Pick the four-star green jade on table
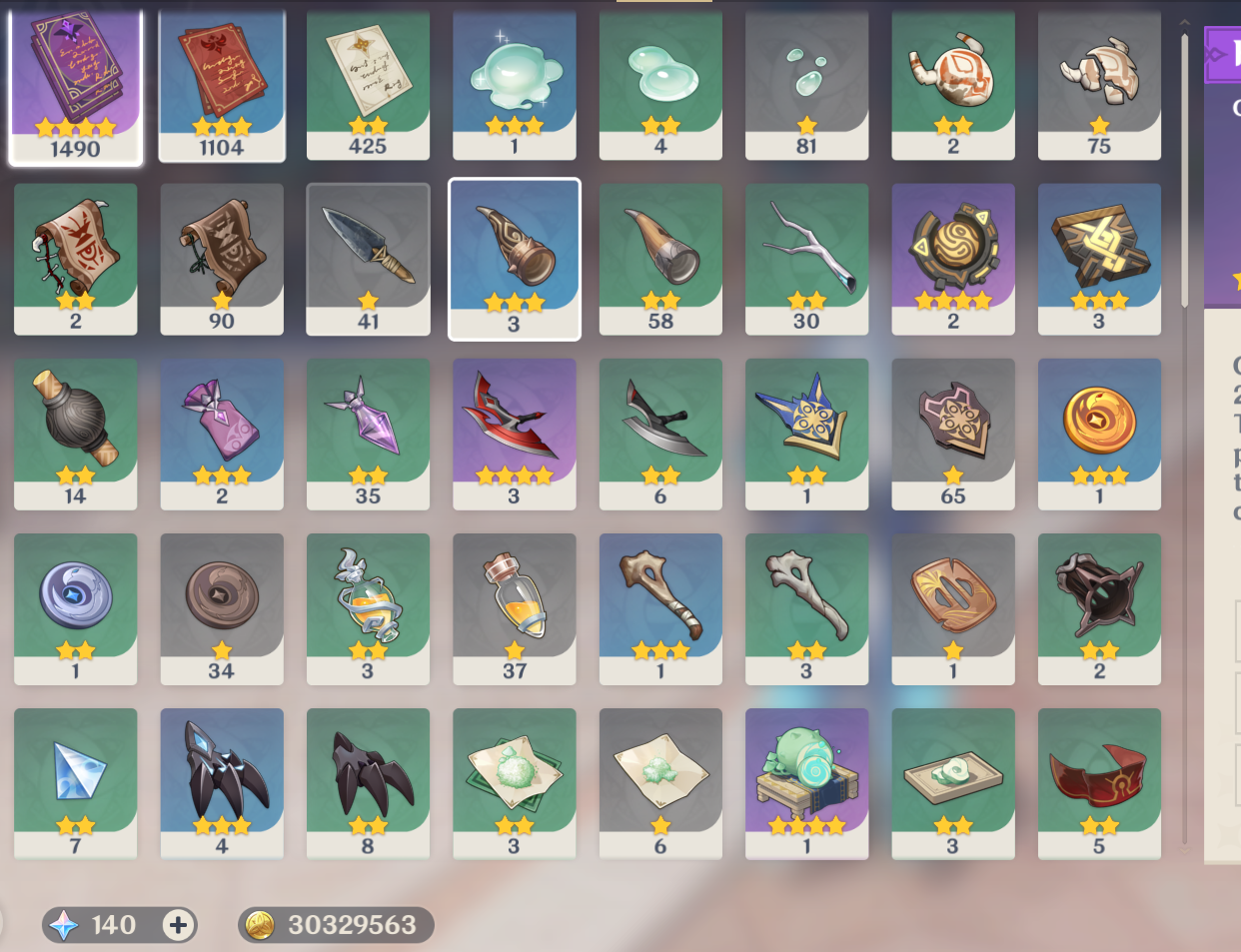The width and height of the screenshot is (1241, 952). [806, 782]
